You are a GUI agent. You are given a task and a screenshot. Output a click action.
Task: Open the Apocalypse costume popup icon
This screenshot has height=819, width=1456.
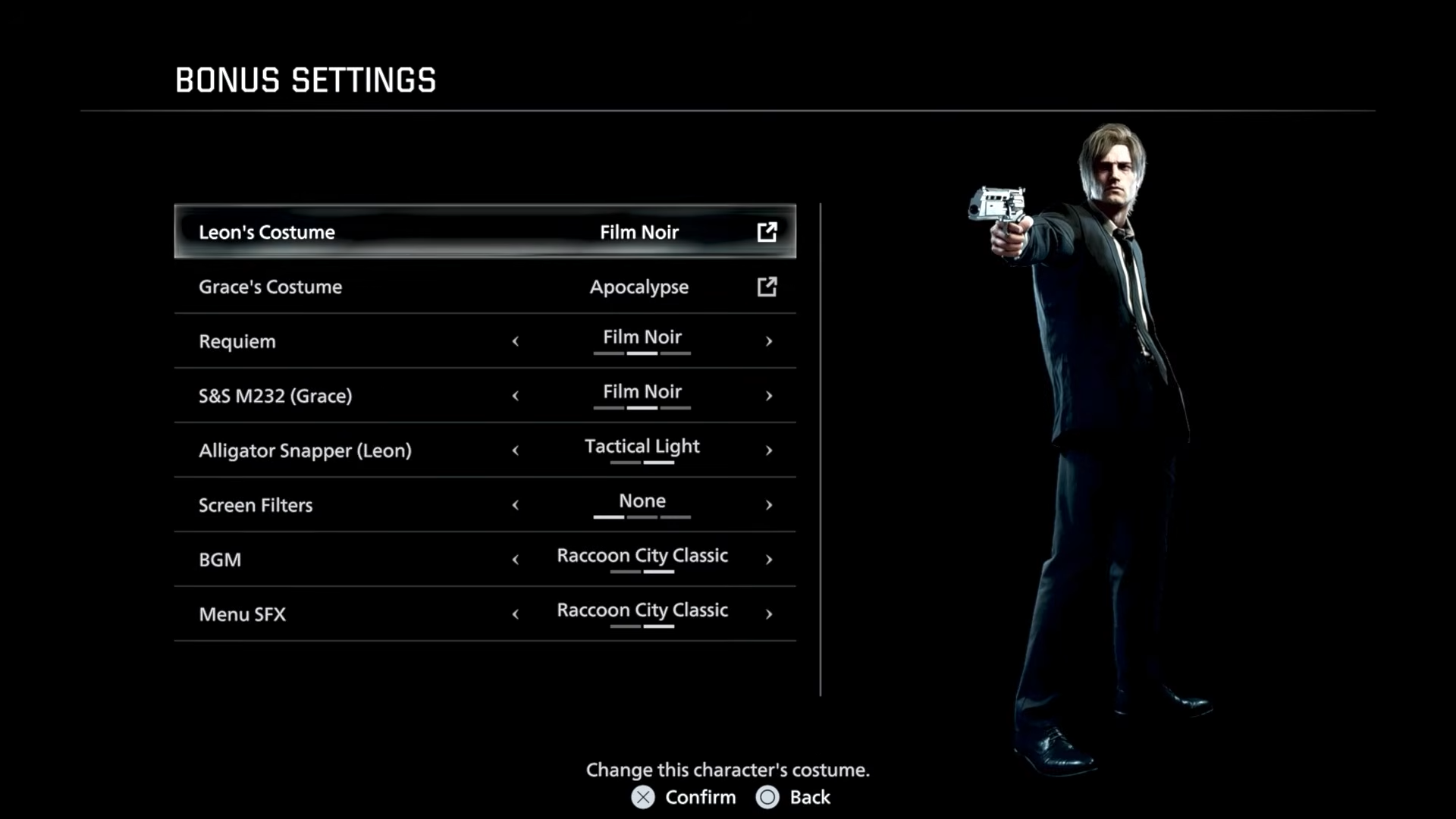coord(767,287)
